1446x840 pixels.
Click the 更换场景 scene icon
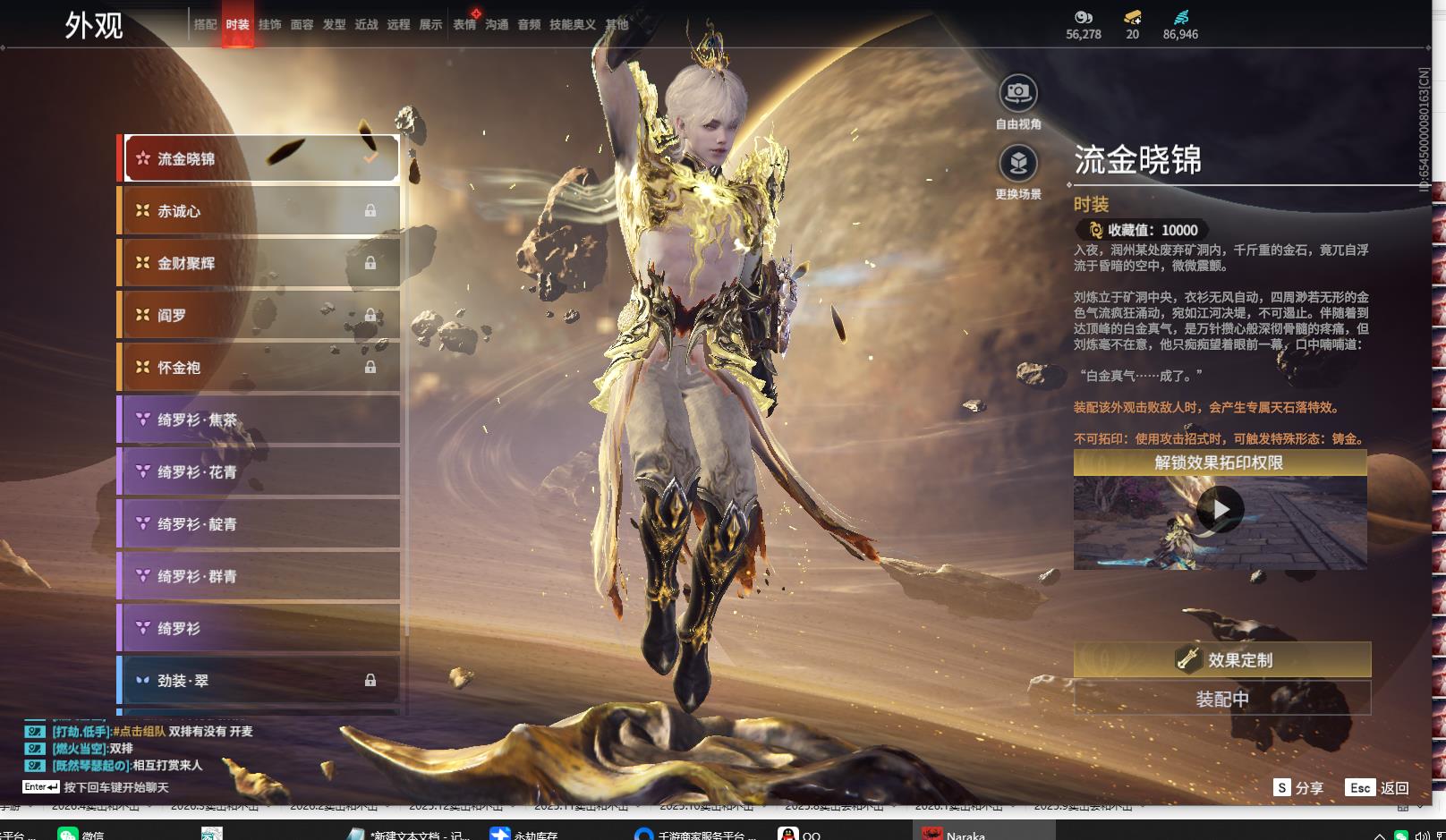point(1018,163)
